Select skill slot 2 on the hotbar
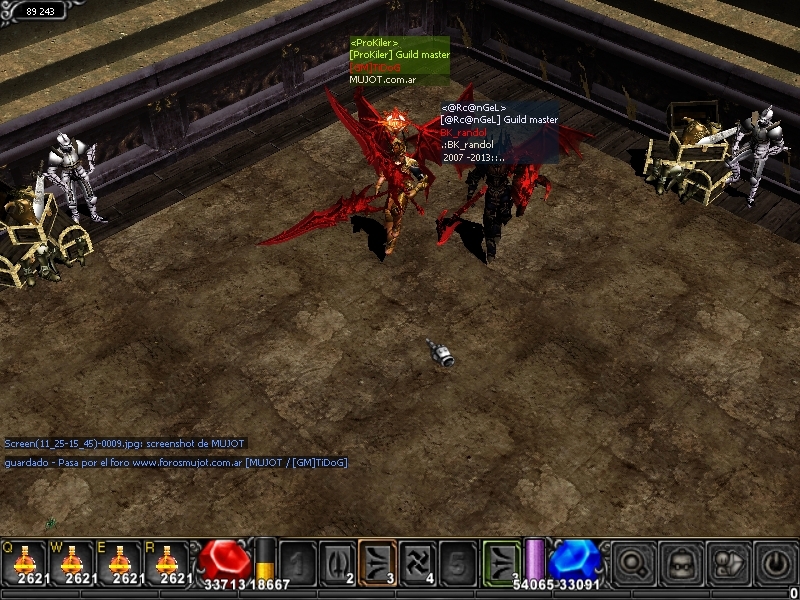The image size is (800, 600). coord(337,562)
